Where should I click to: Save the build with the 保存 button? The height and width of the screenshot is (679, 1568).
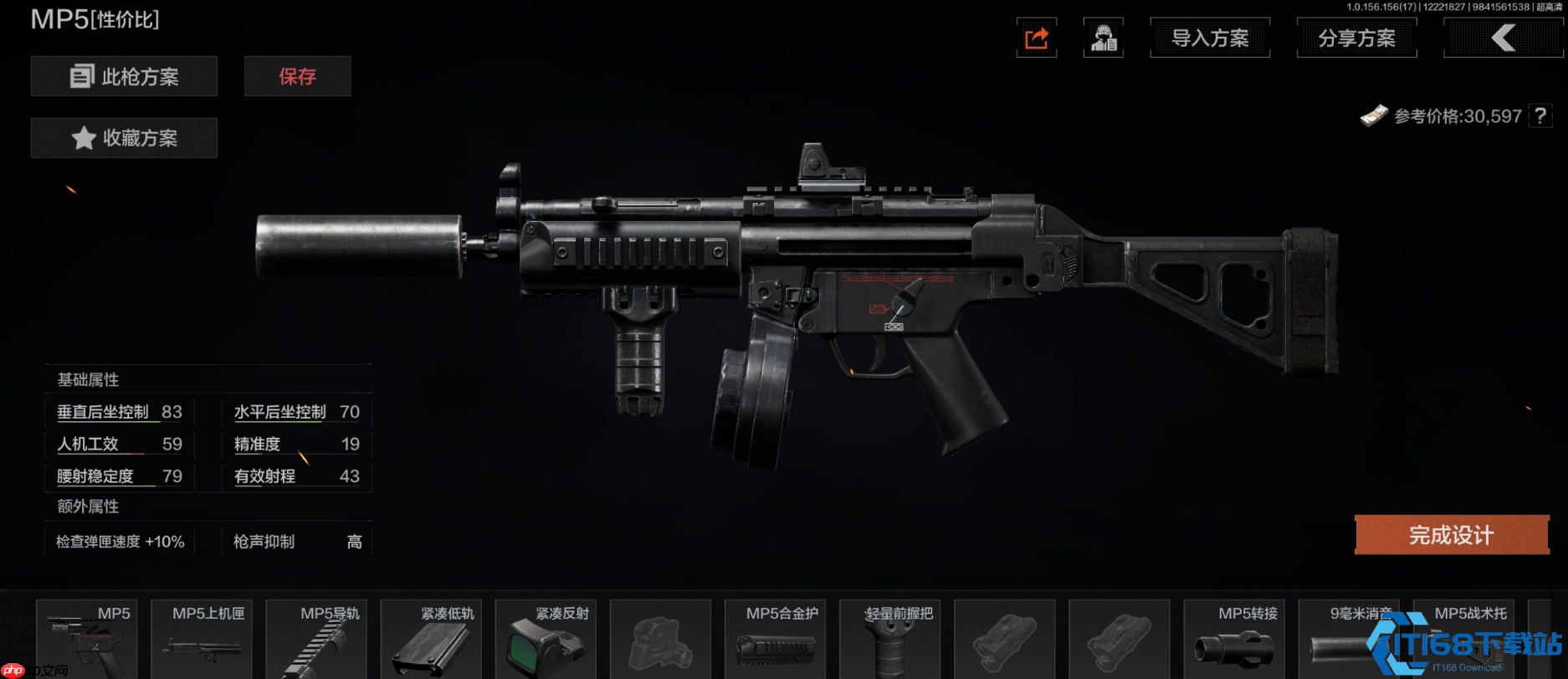click(297, 77)
